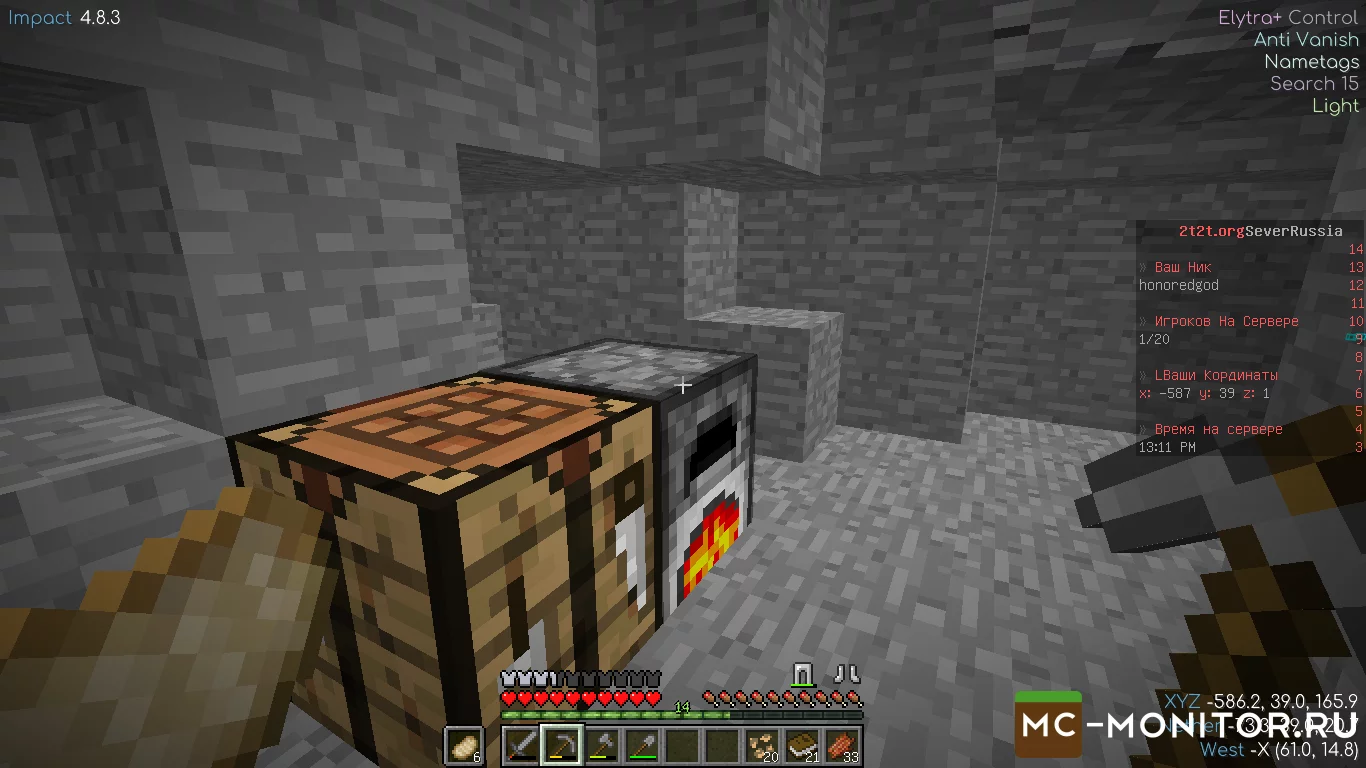Click the off-hand bread slot
1366x768 pixels.
click(464, 746)
